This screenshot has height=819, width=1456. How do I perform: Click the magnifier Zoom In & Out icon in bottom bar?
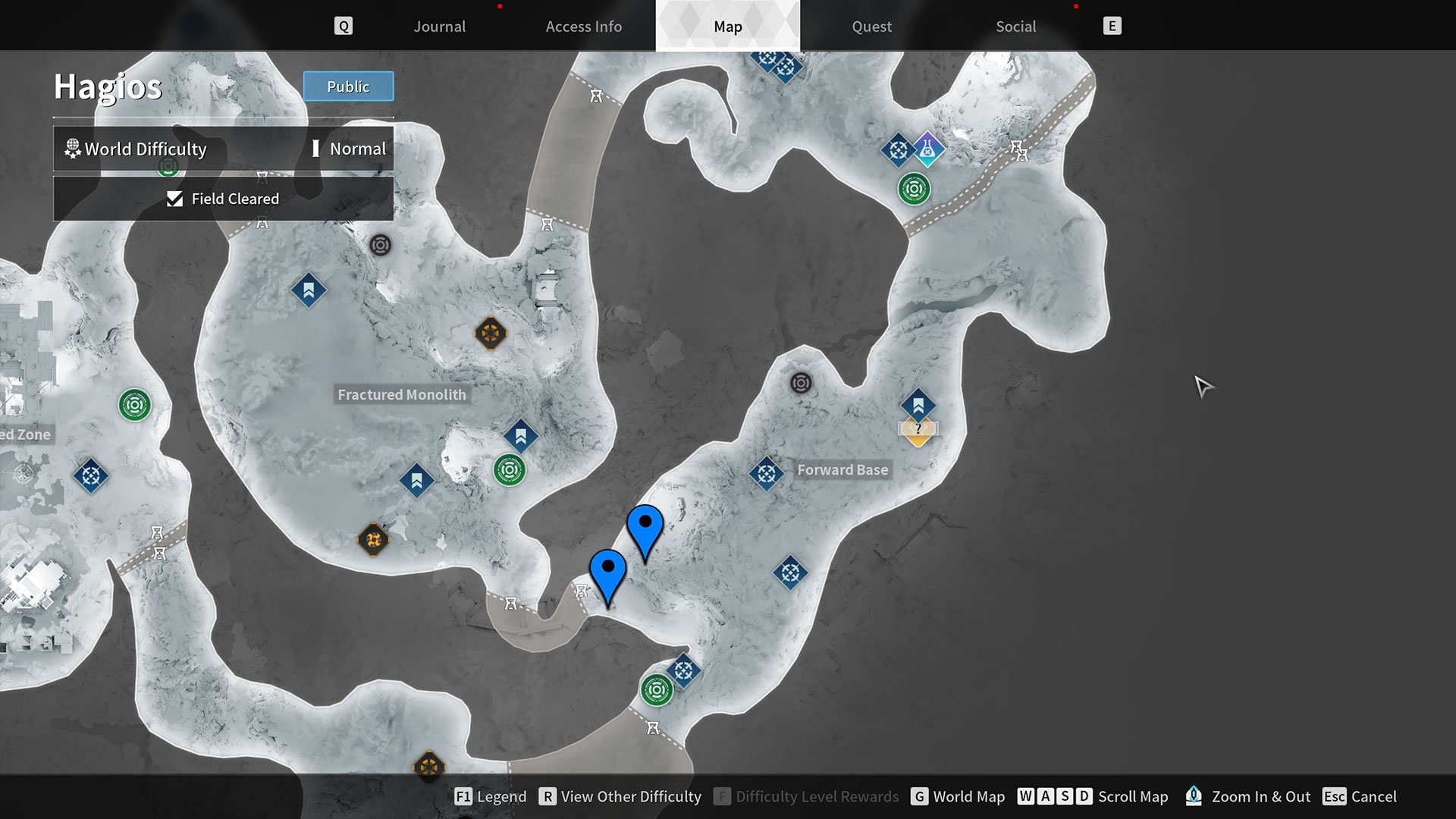(x=1194, y=796)
